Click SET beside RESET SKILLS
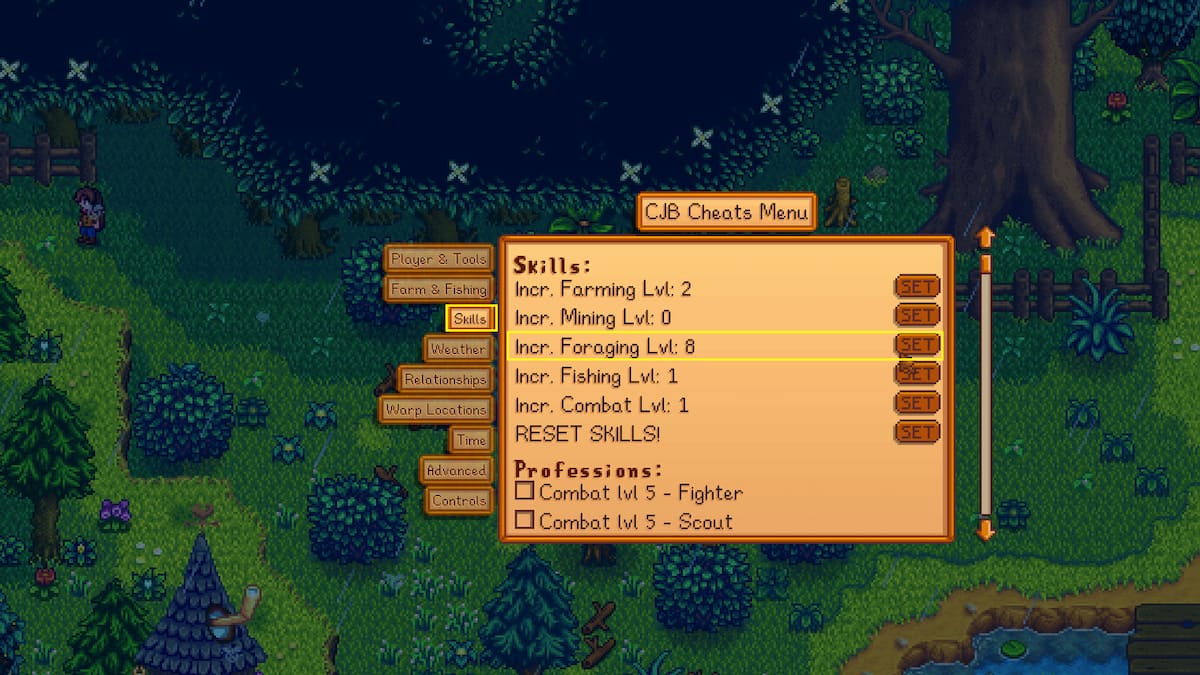This screenshot has width=1200, height=675. (x=916, y=432)
